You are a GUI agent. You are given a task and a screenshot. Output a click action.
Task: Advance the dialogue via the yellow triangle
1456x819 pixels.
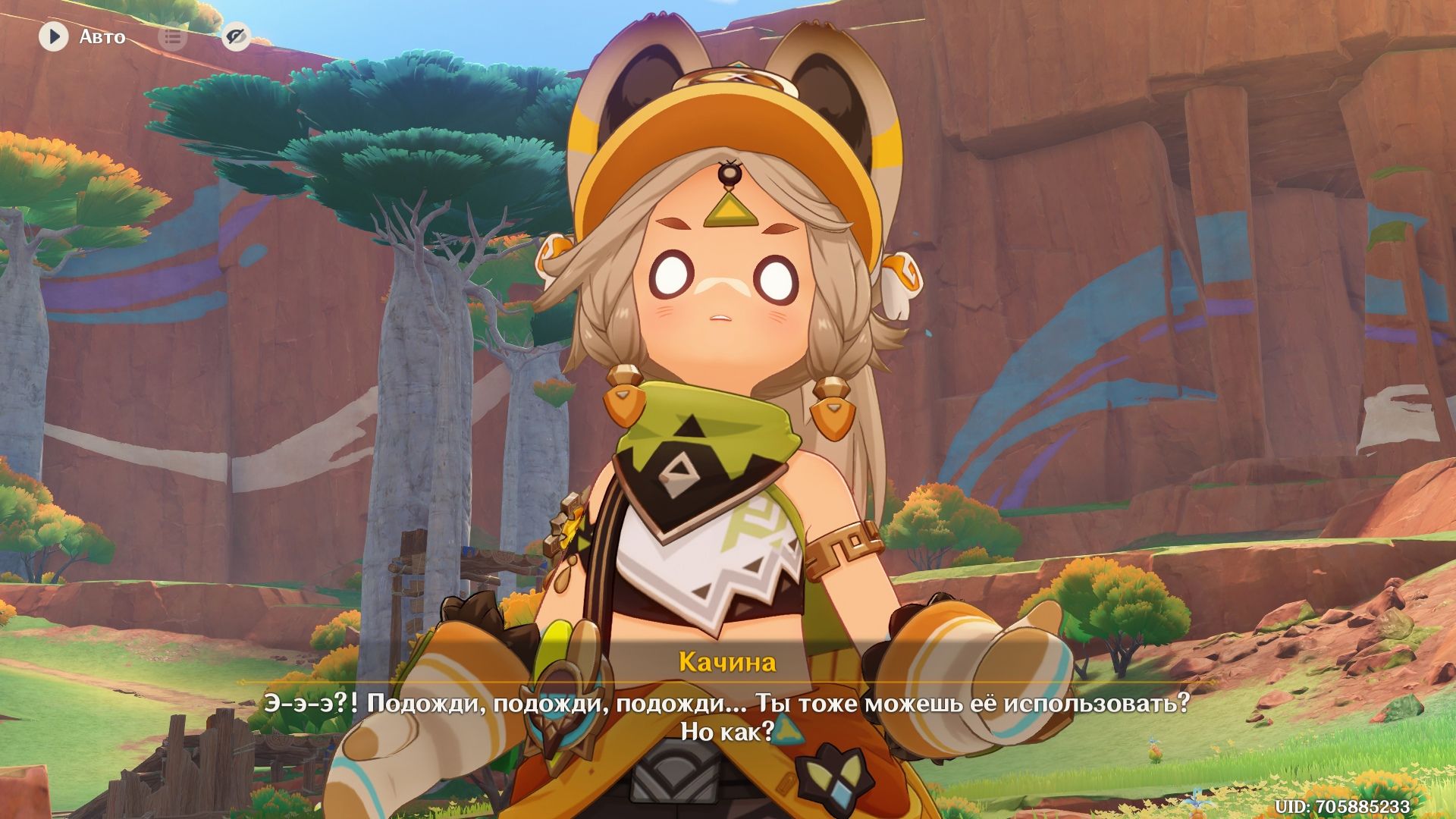786,732
